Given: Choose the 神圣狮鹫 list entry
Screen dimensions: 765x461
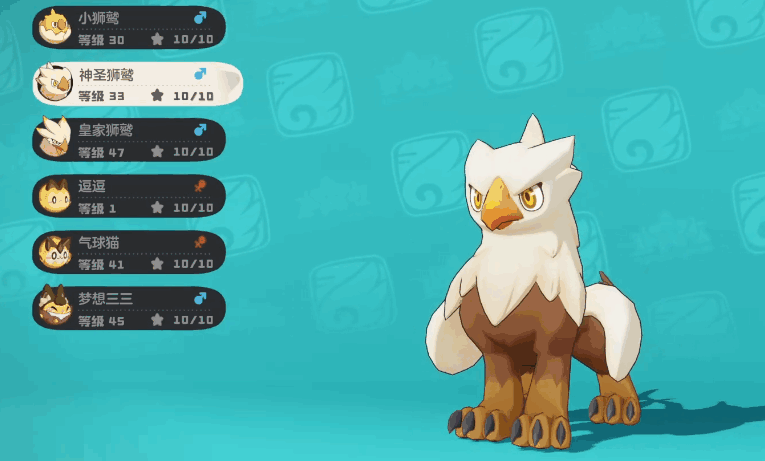Looking at the screenshot, I should click(x=135, y=84).
